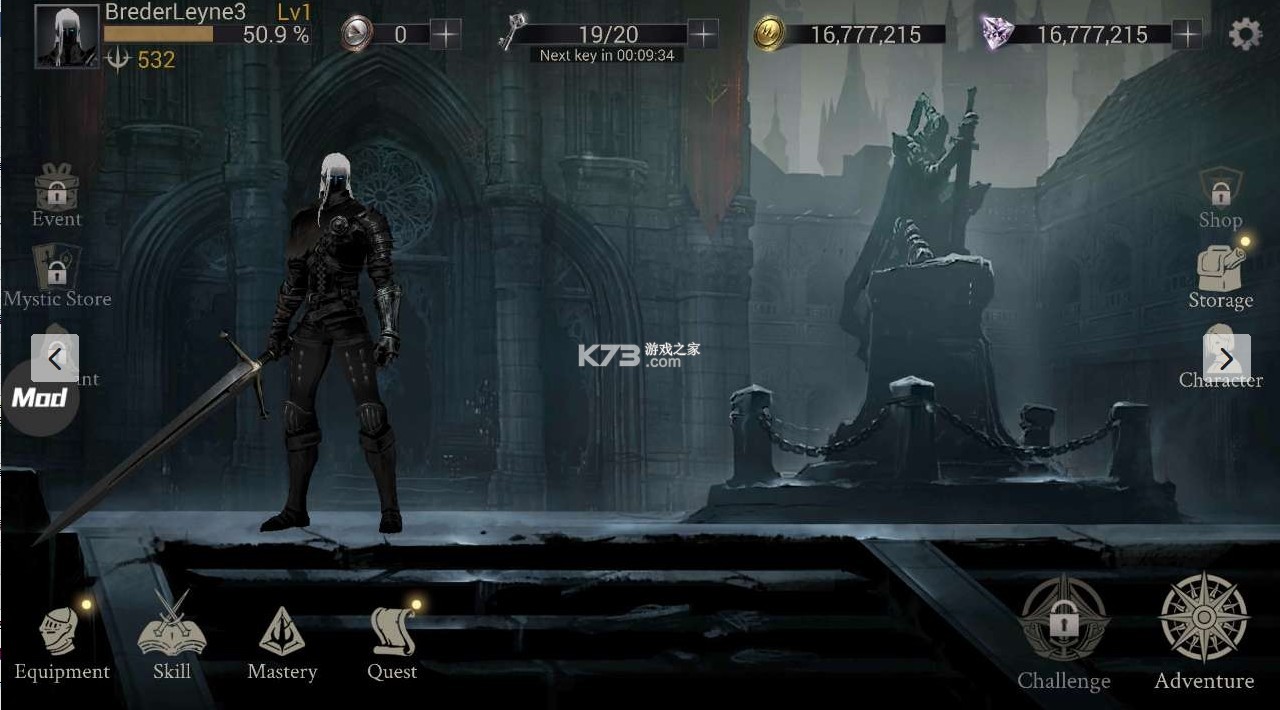Screen dimensions: 1280x710
Task: Open settings with the gear icon
Action: point(1245,35)
